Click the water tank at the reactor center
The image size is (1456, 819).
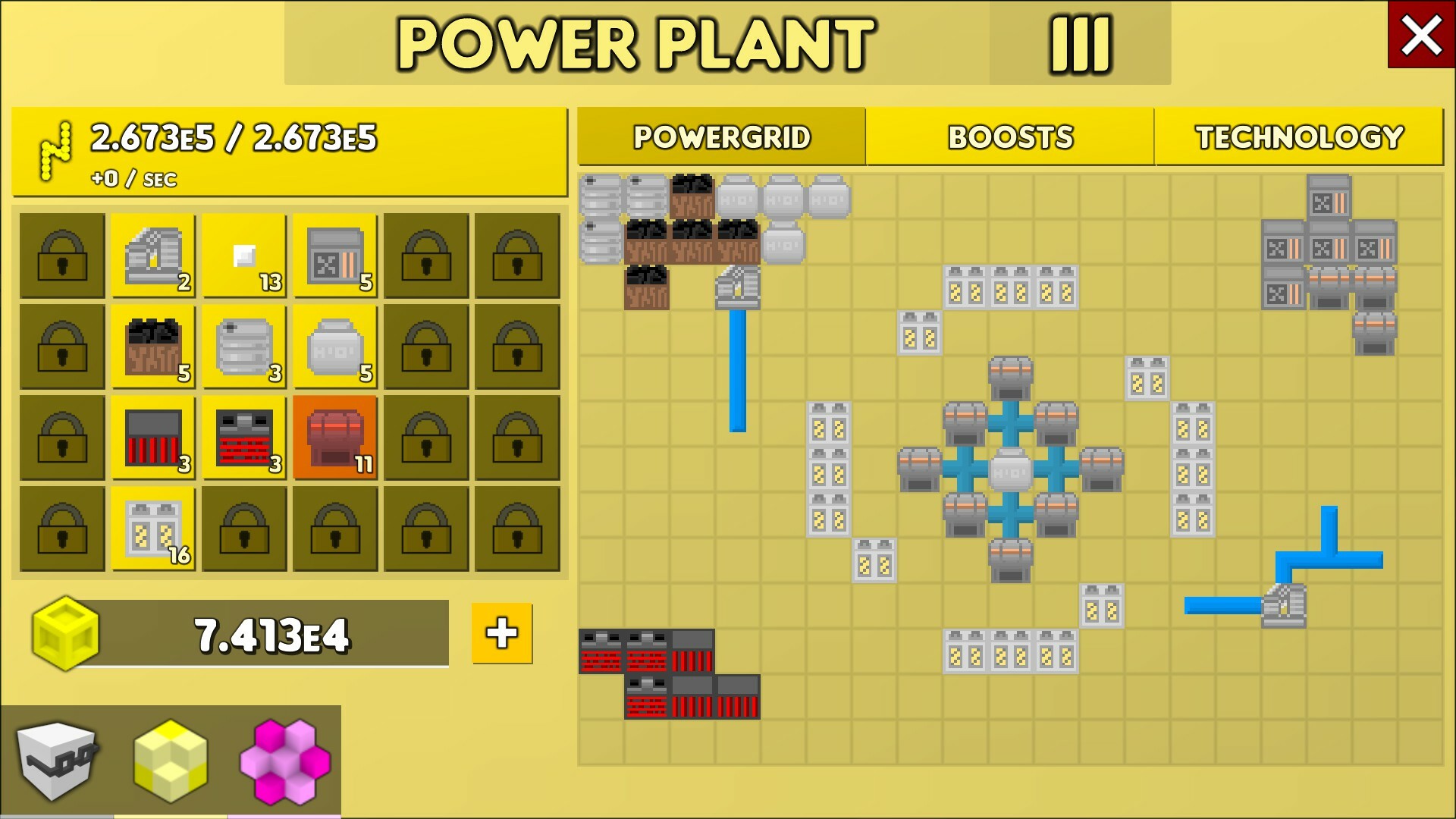1011,472
